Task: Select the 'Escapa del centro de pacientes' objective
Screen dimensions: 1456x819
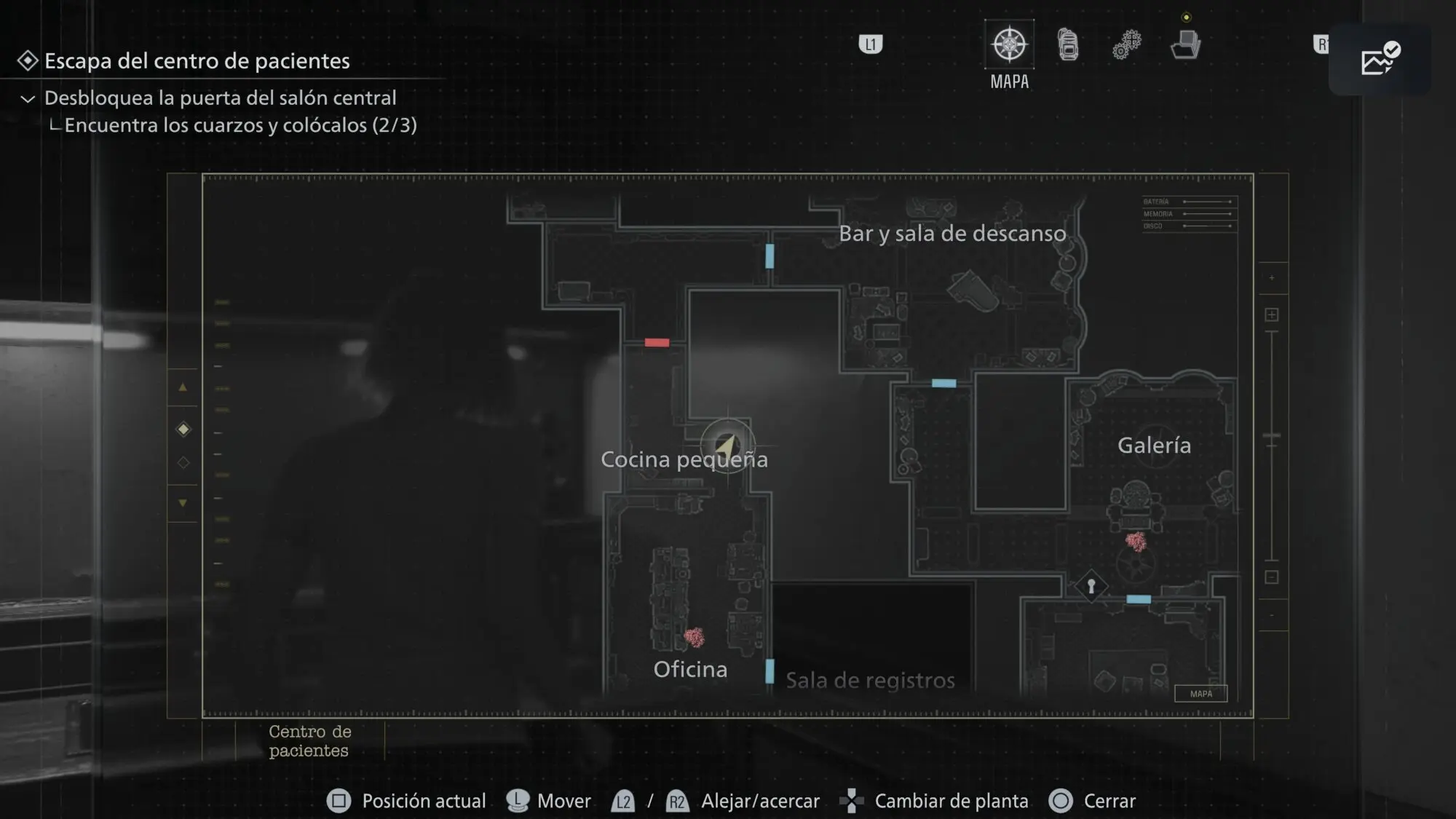Action: 197,61
